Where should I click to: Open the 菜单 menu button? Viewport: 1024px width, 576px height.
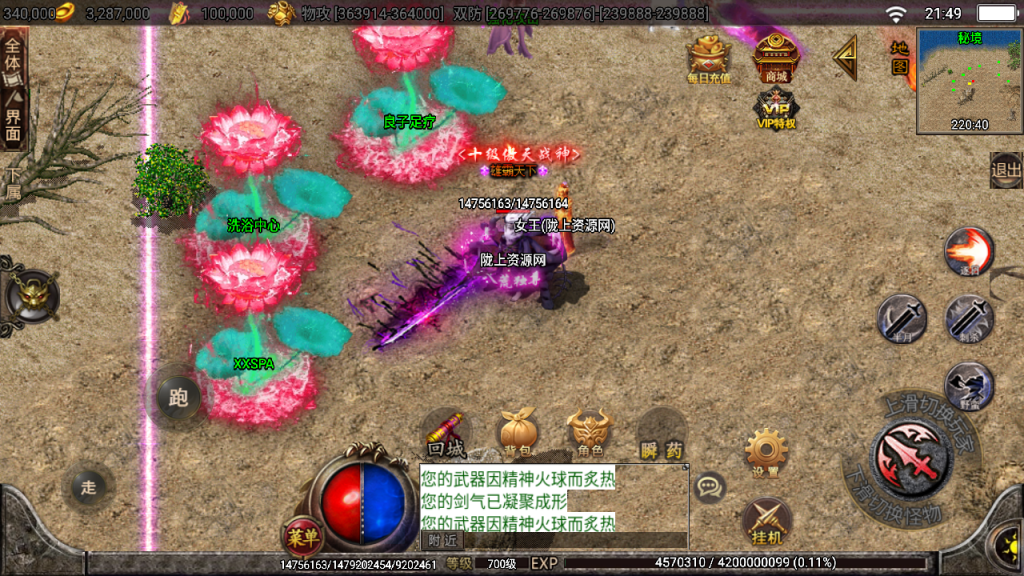pos(302,537)
